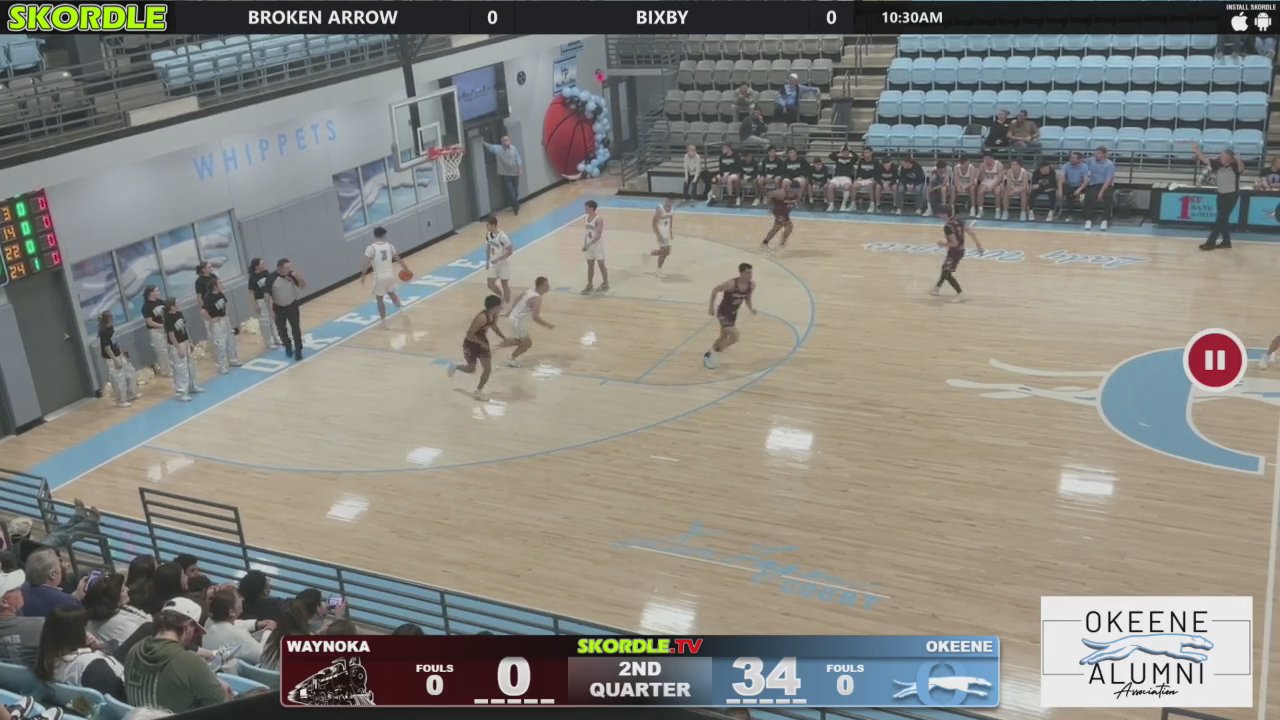Click the Apple install icon
The height and width of the screenshot is (720, 1280).
coord(1239,21)
